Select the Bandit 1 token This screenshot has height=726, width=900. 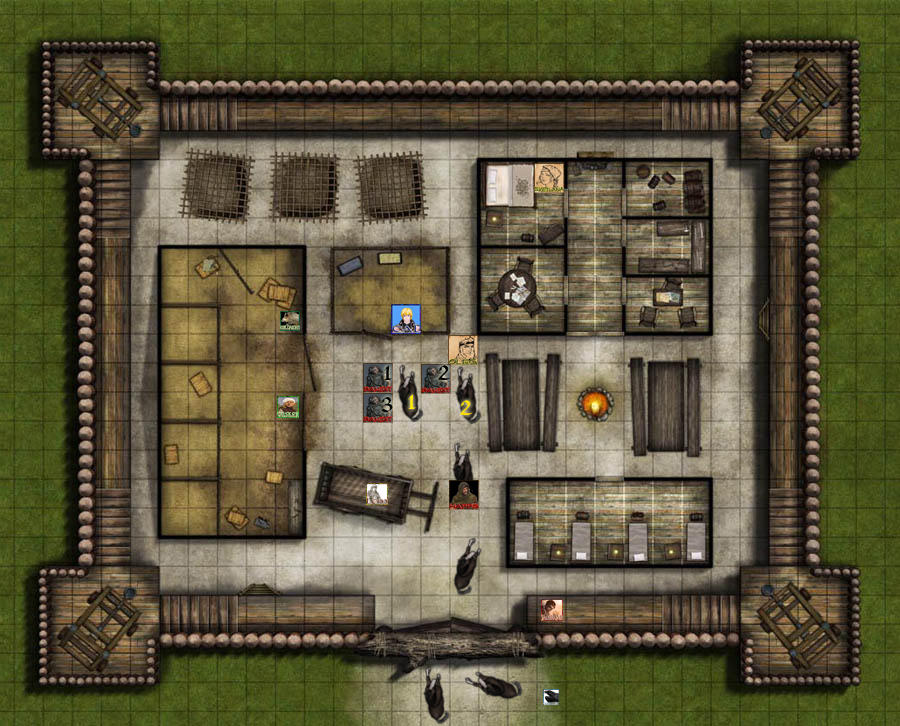pyautogui.click(x=375, y=377)
